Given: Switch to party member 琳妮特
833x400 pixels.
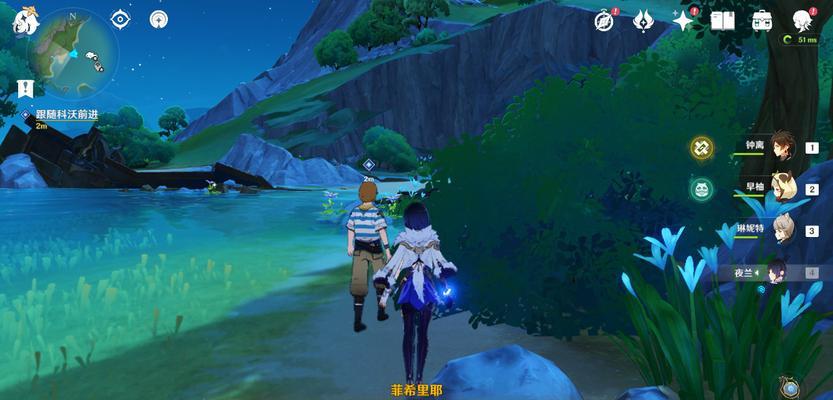Looking at the screenshot, I should coord(780,229).
